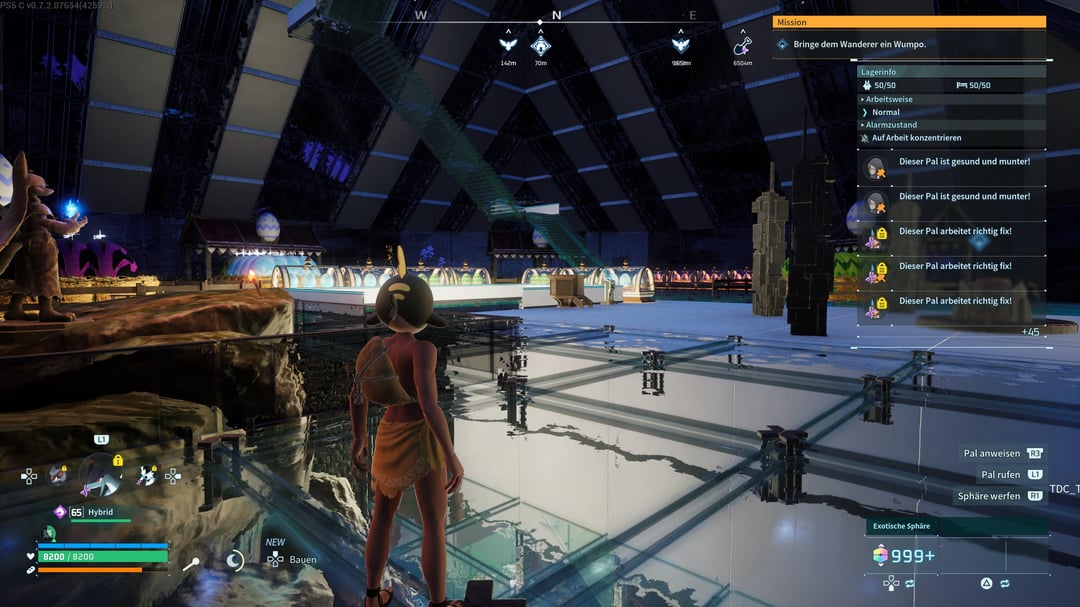The image size is (1080, 607).
Task: Expand the Alarmzustand section in Lagerinfo
Action: (889, 125)
